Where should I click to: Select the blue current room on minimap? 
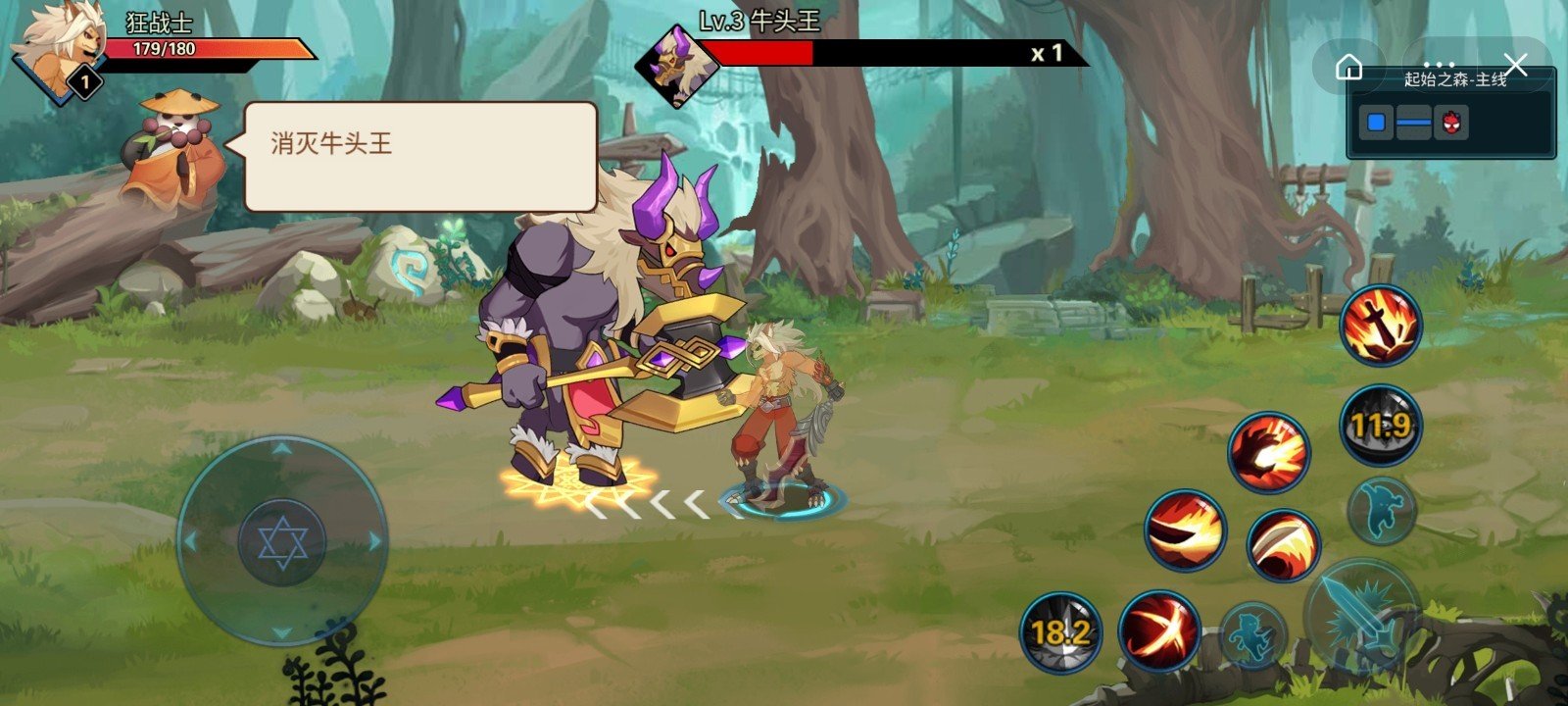pos(1377,124)
